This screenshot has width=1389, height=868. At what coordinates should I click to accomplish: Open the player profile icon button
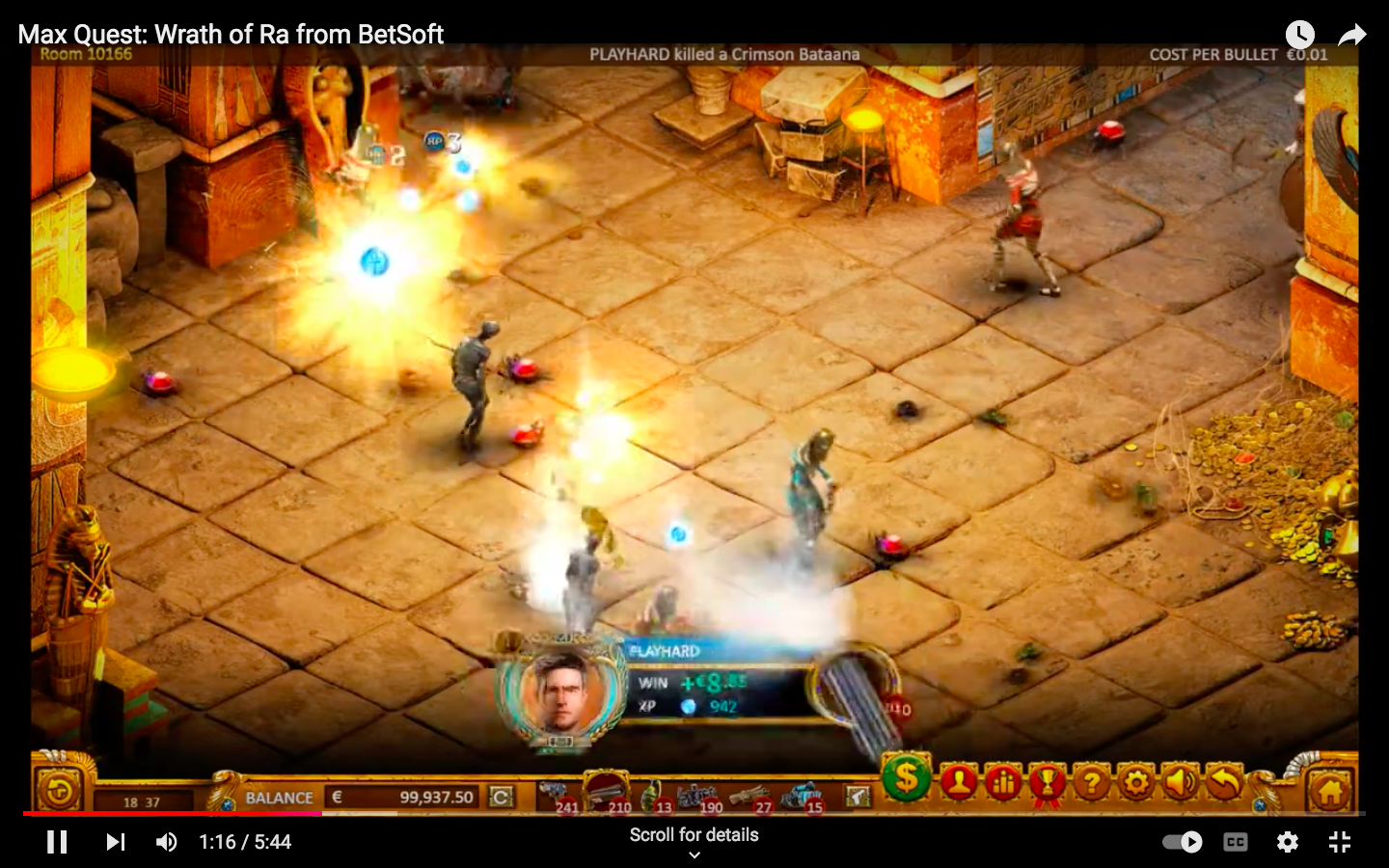tap(958, 783)
